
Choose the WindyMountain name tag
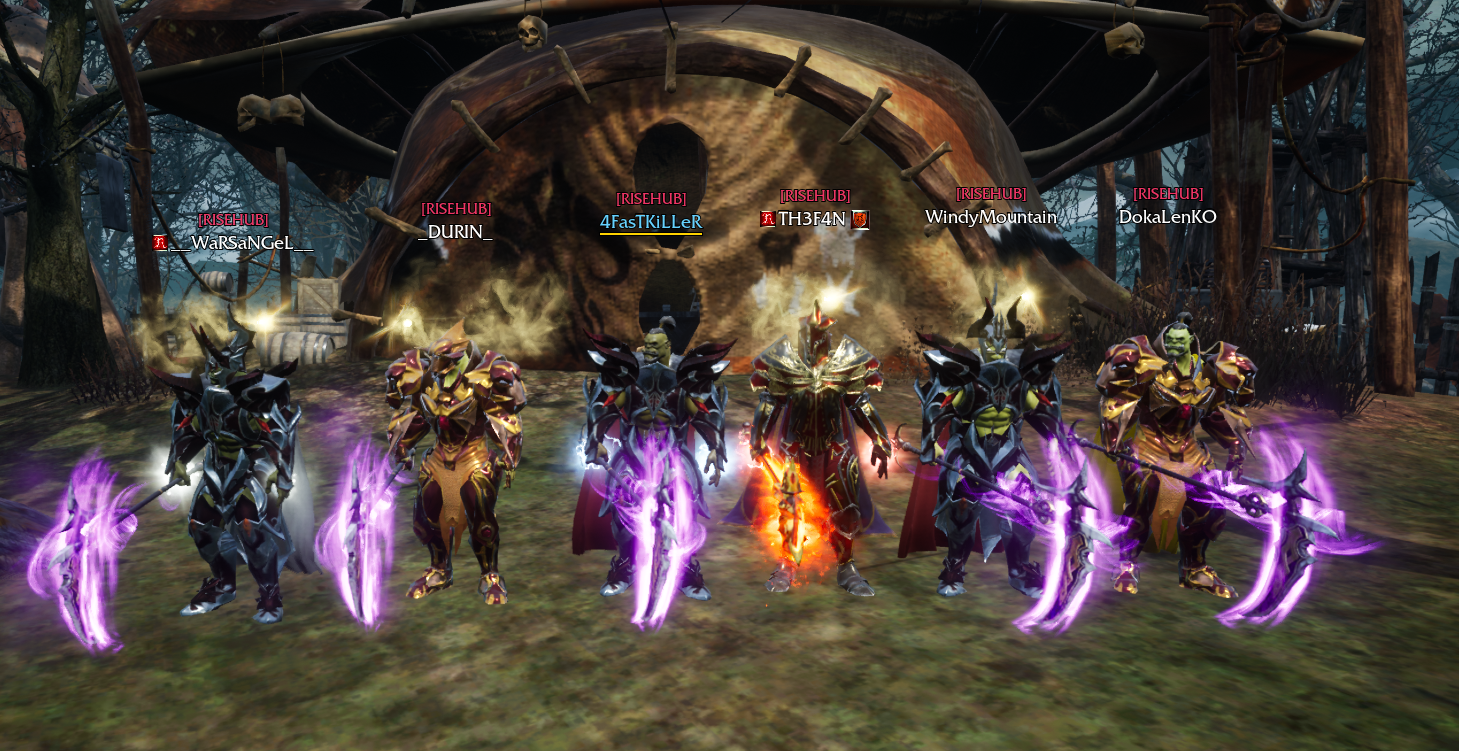[990, 217]
